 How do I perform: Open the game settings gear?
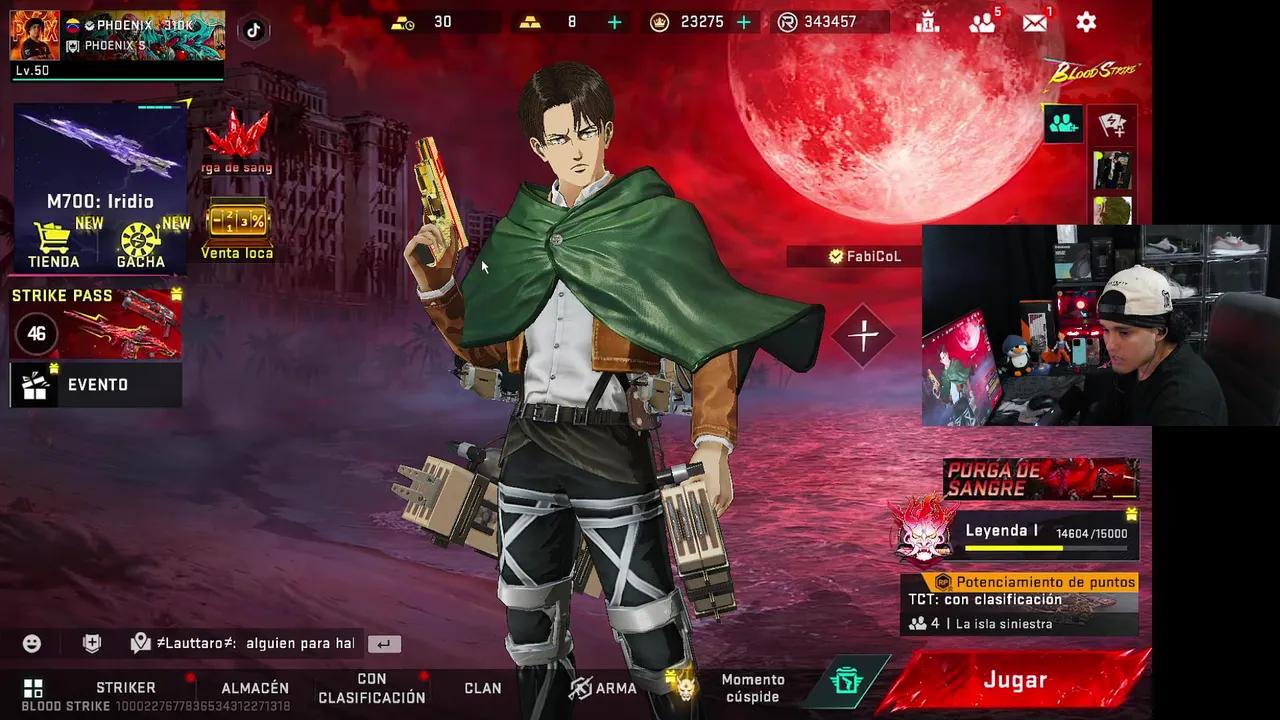click(1086, 22)
